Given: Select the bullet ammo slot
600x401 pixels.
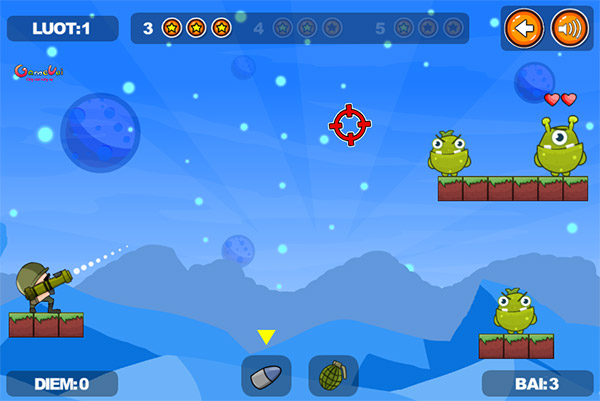Looking at the screenshot, I should (266, 376).
